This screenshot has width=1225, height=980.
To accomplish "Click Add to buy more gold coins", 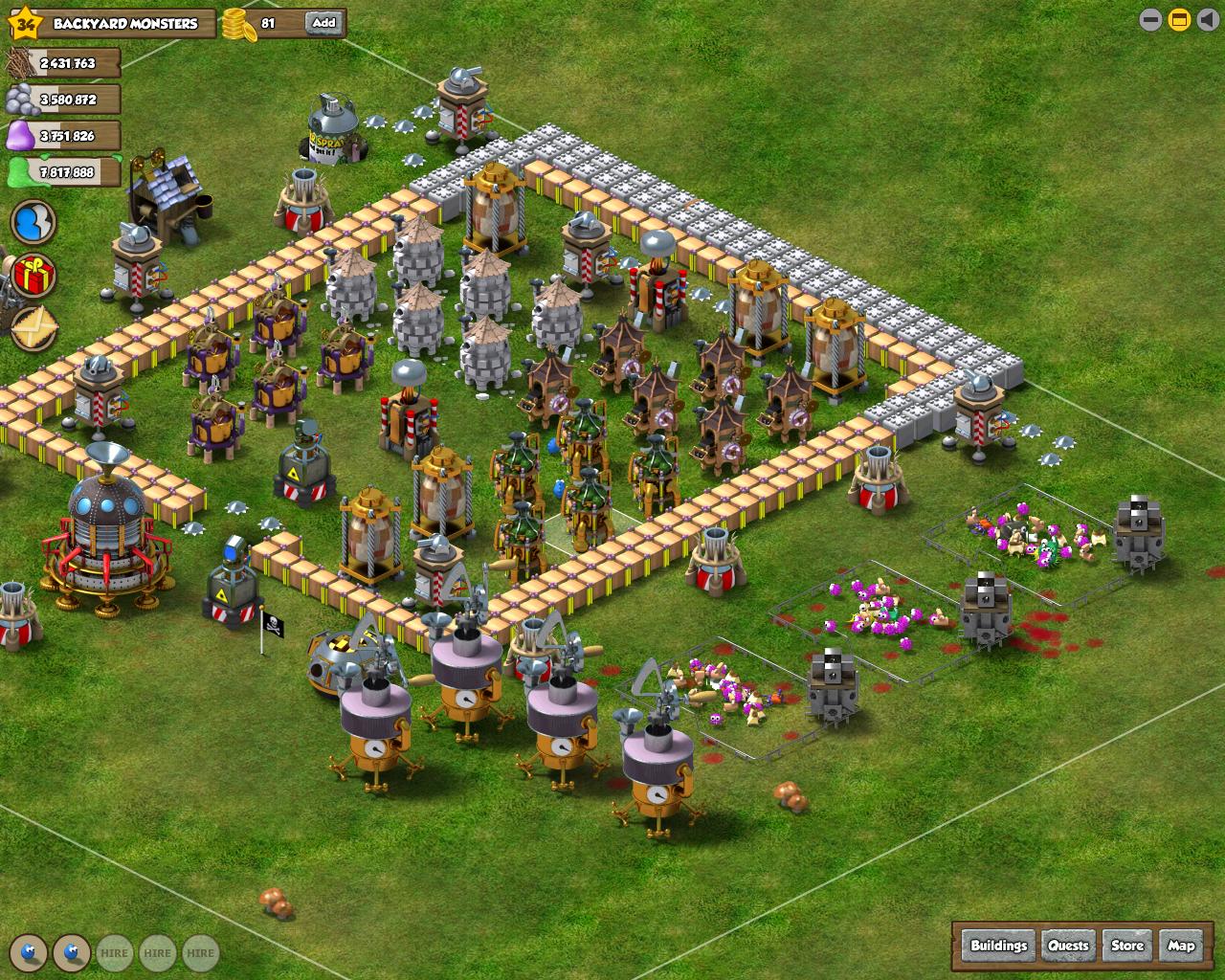I will pyautogui.click(x=323, y=23).
